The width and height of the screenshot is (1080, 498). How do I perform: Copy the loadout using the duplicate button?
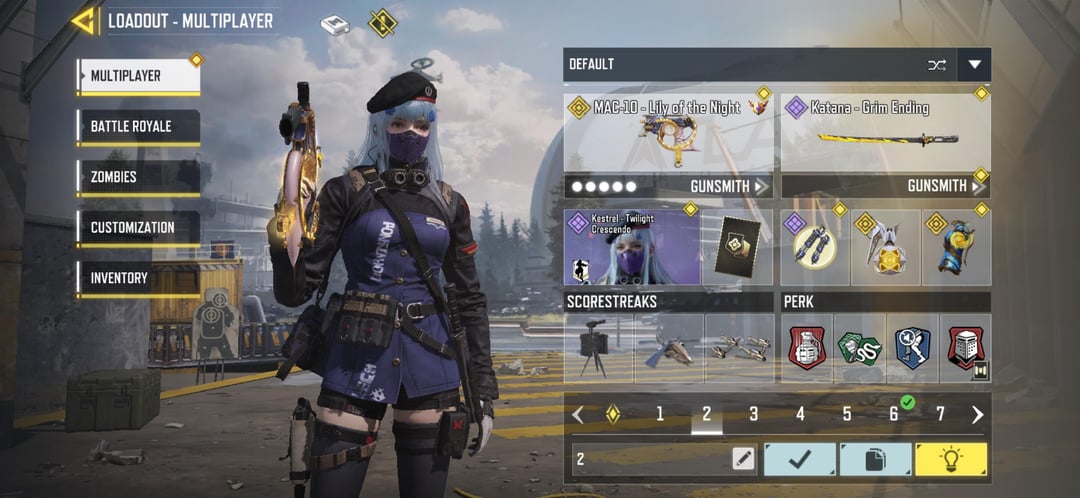click(x=875, y=459)
